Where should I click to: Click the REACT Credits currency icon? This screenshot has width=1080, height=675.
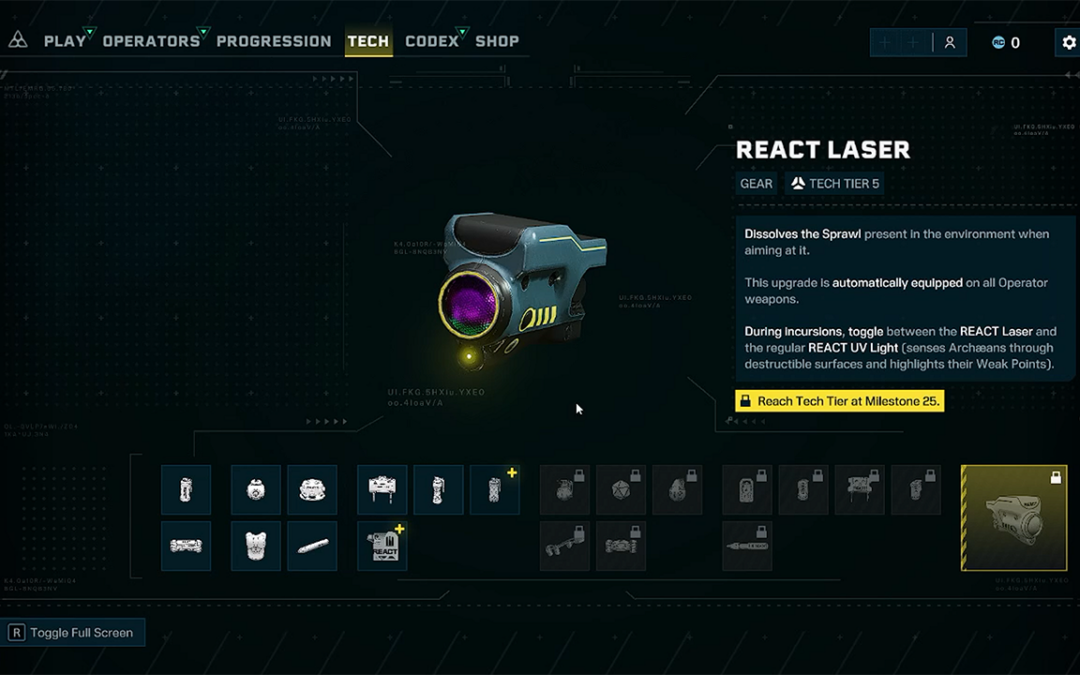998,43
